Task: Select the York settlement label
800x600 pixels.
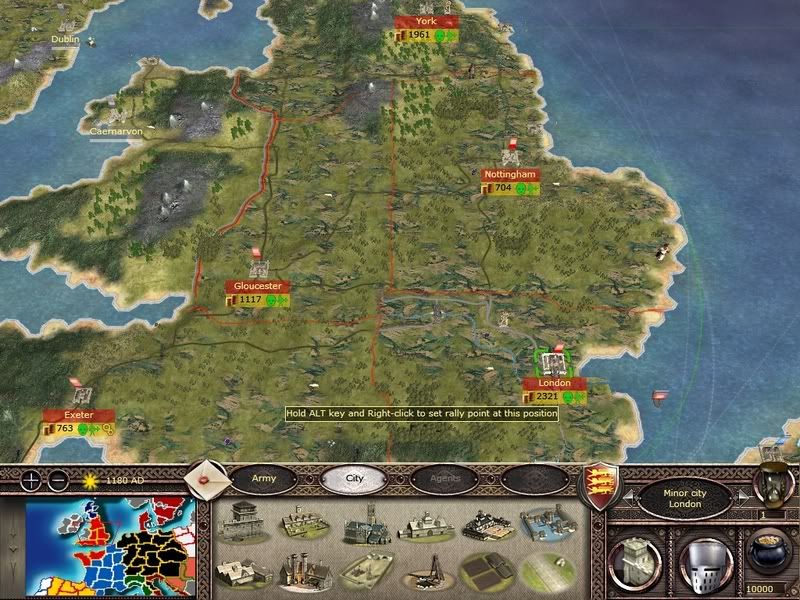Action: pos(426,21)
